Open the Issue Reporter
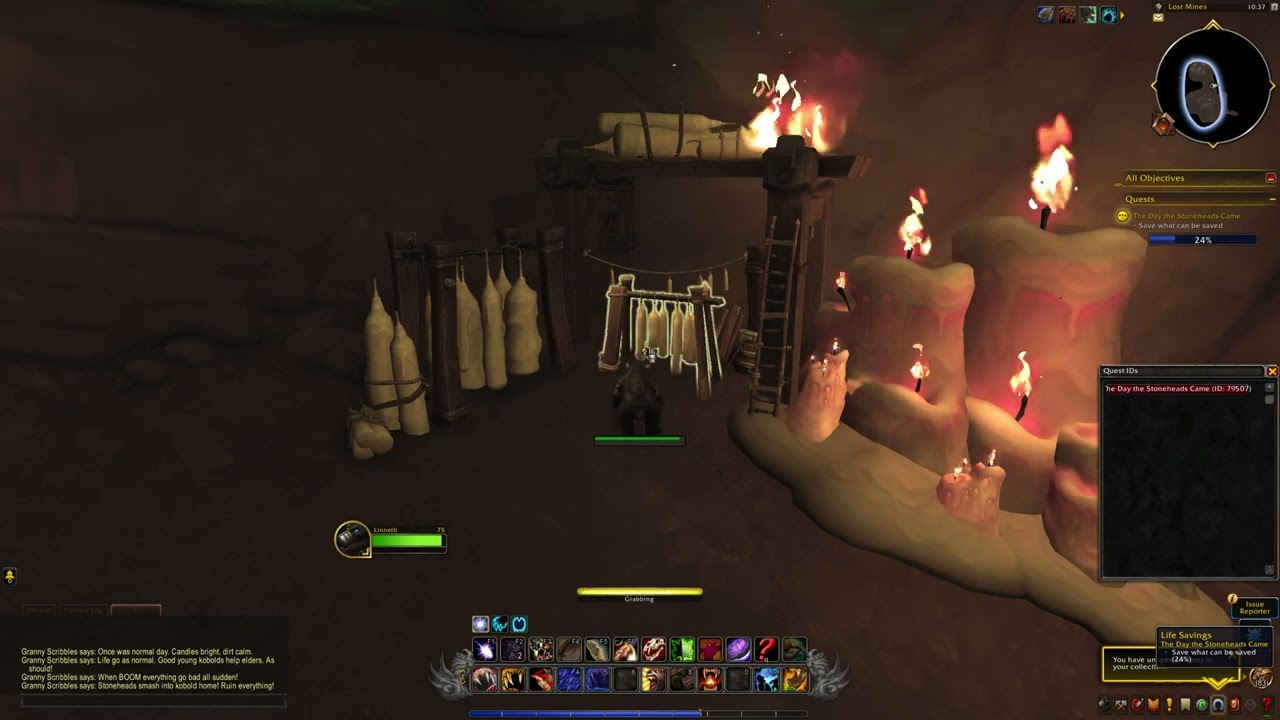 point(1254,608)
